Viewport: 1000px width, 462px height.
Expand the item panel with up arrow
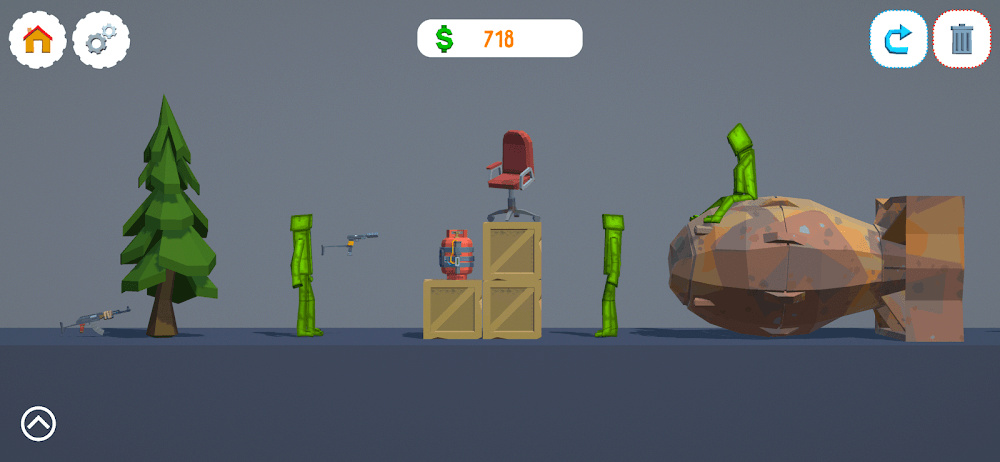click(x=38, y=424)
